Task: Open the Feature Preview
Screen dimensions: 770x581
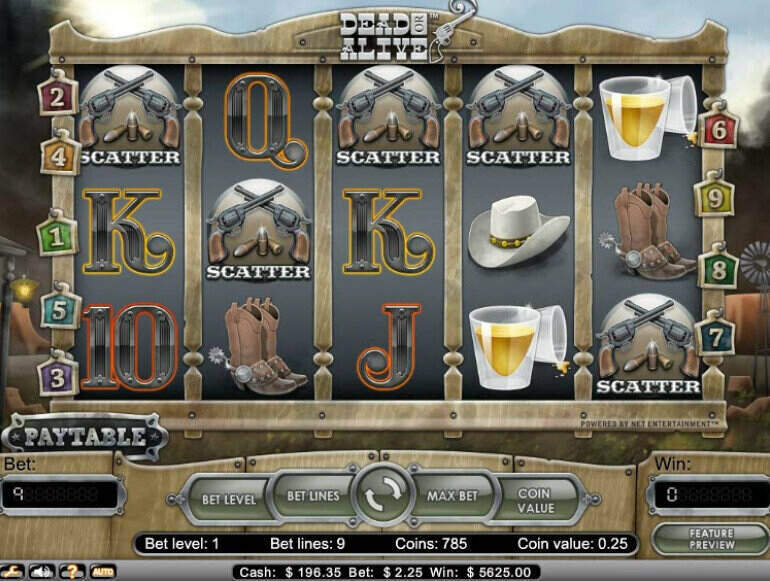Action: tap(711, 539)
